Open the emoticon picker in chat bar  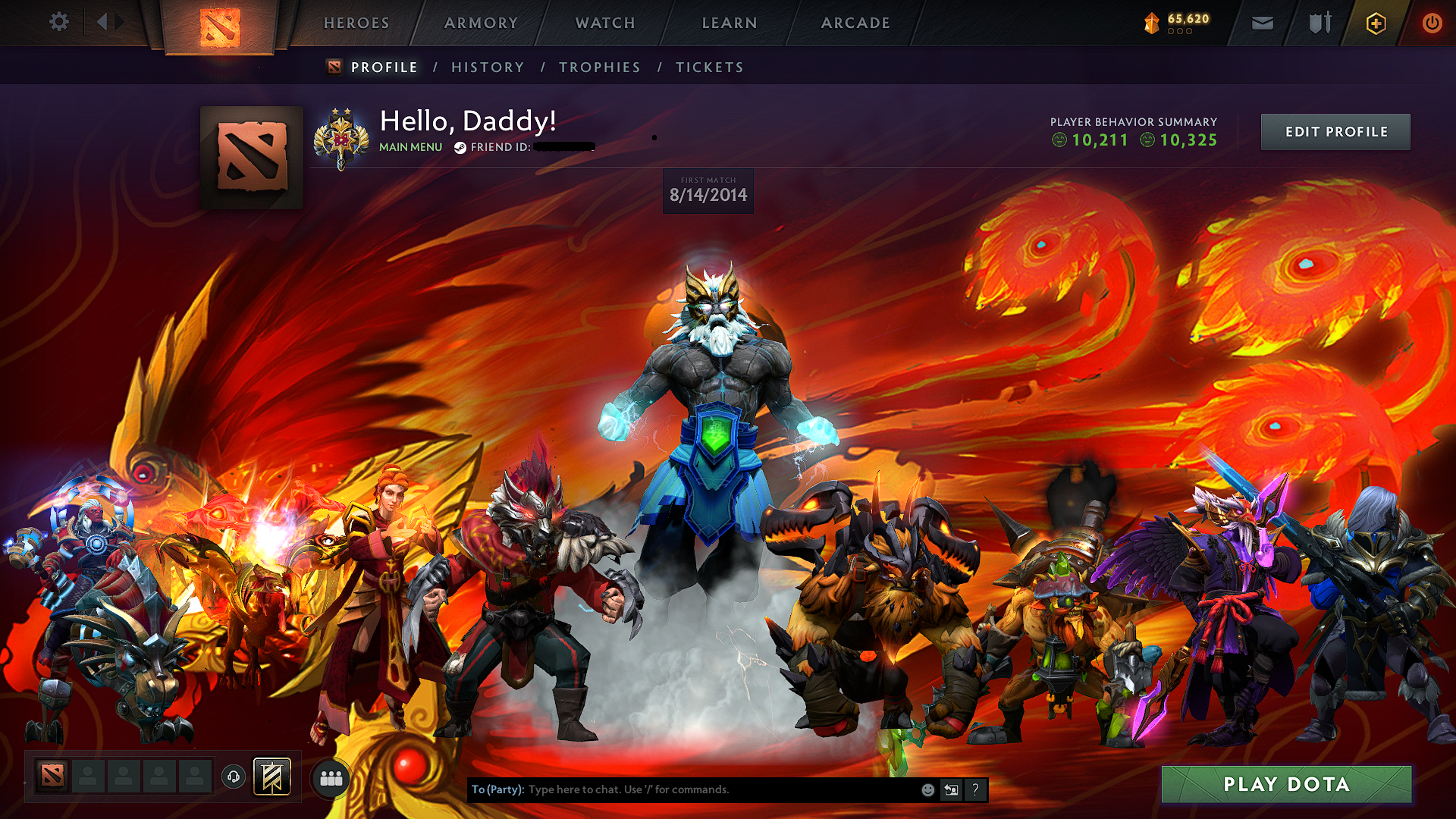tap(927, 789)
